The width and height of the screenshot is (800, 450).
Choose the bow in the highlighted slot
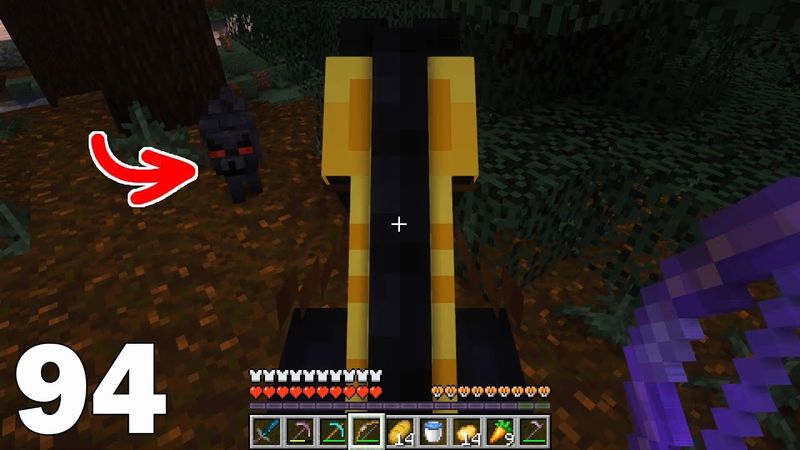(x=365, y=431)
